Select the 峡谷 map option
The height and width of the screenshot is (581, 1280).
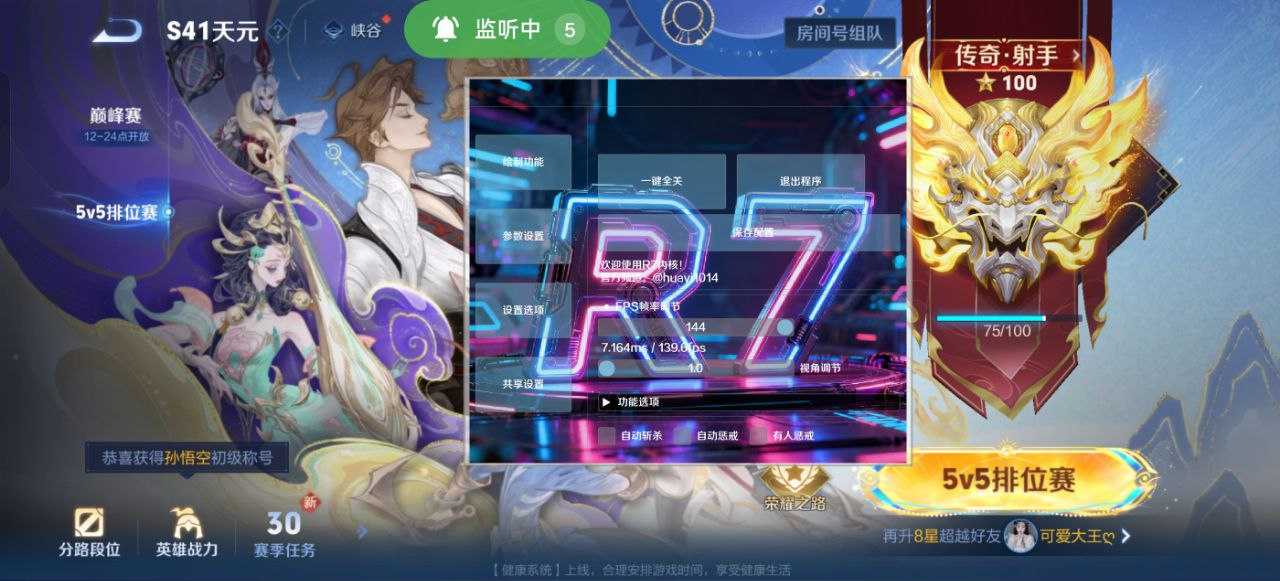tap(356, 31)
